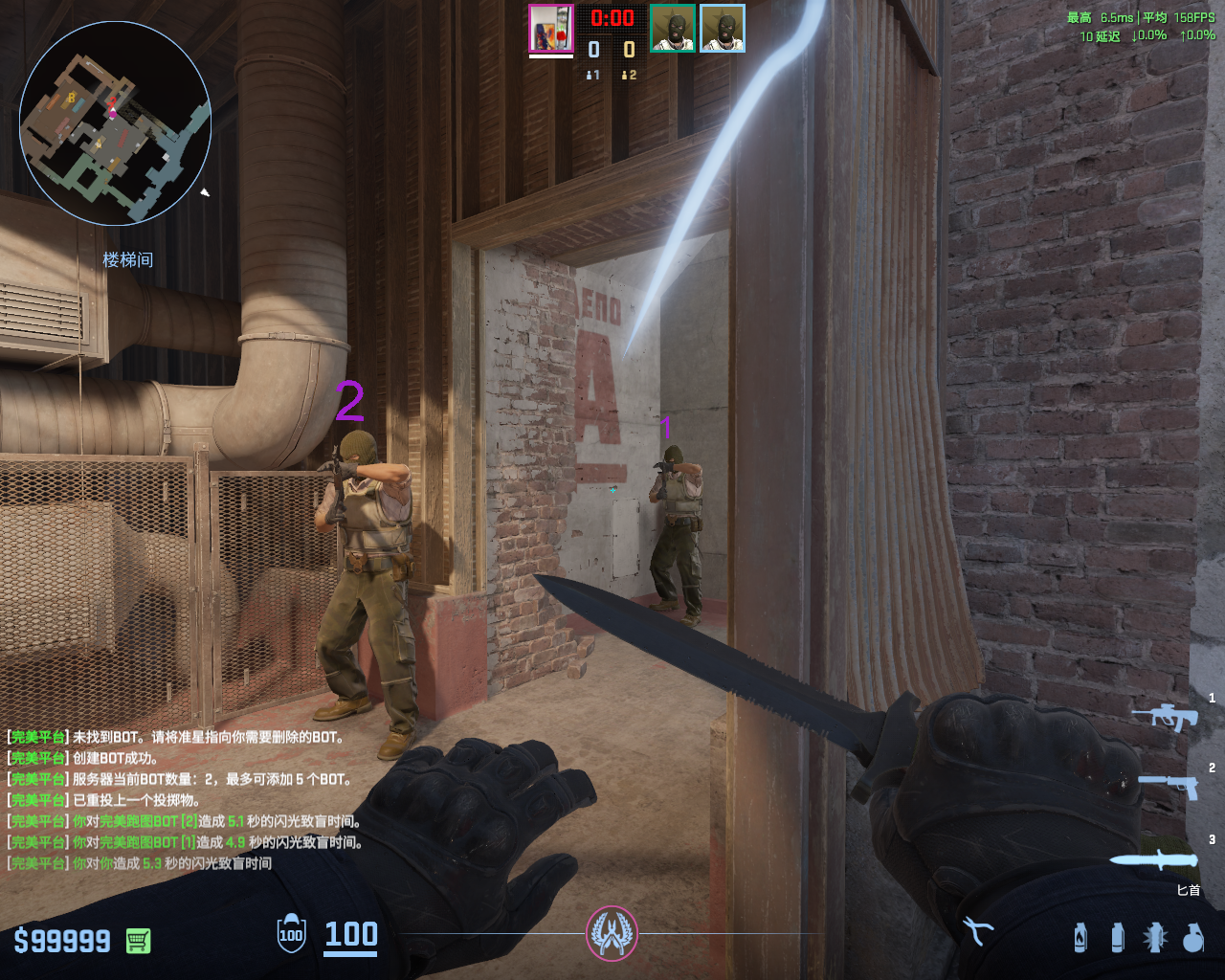1225x980 pixels.
Task: Choose the HE grenade icon
Action: click(x=1192, y=938)
